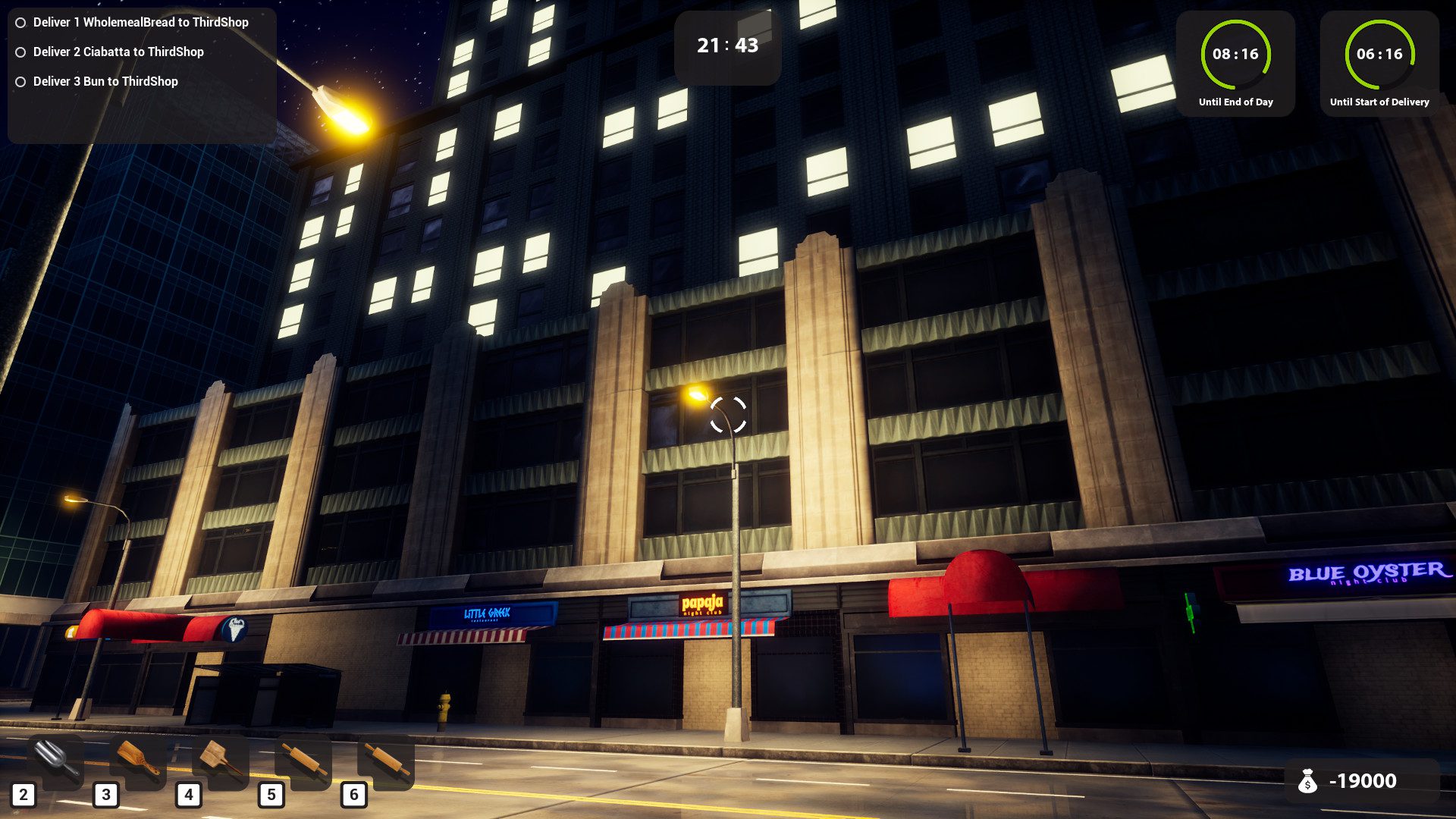
Task: Mark the WholemealBread delivery objective complete
Action: click(x=20, y=23)
